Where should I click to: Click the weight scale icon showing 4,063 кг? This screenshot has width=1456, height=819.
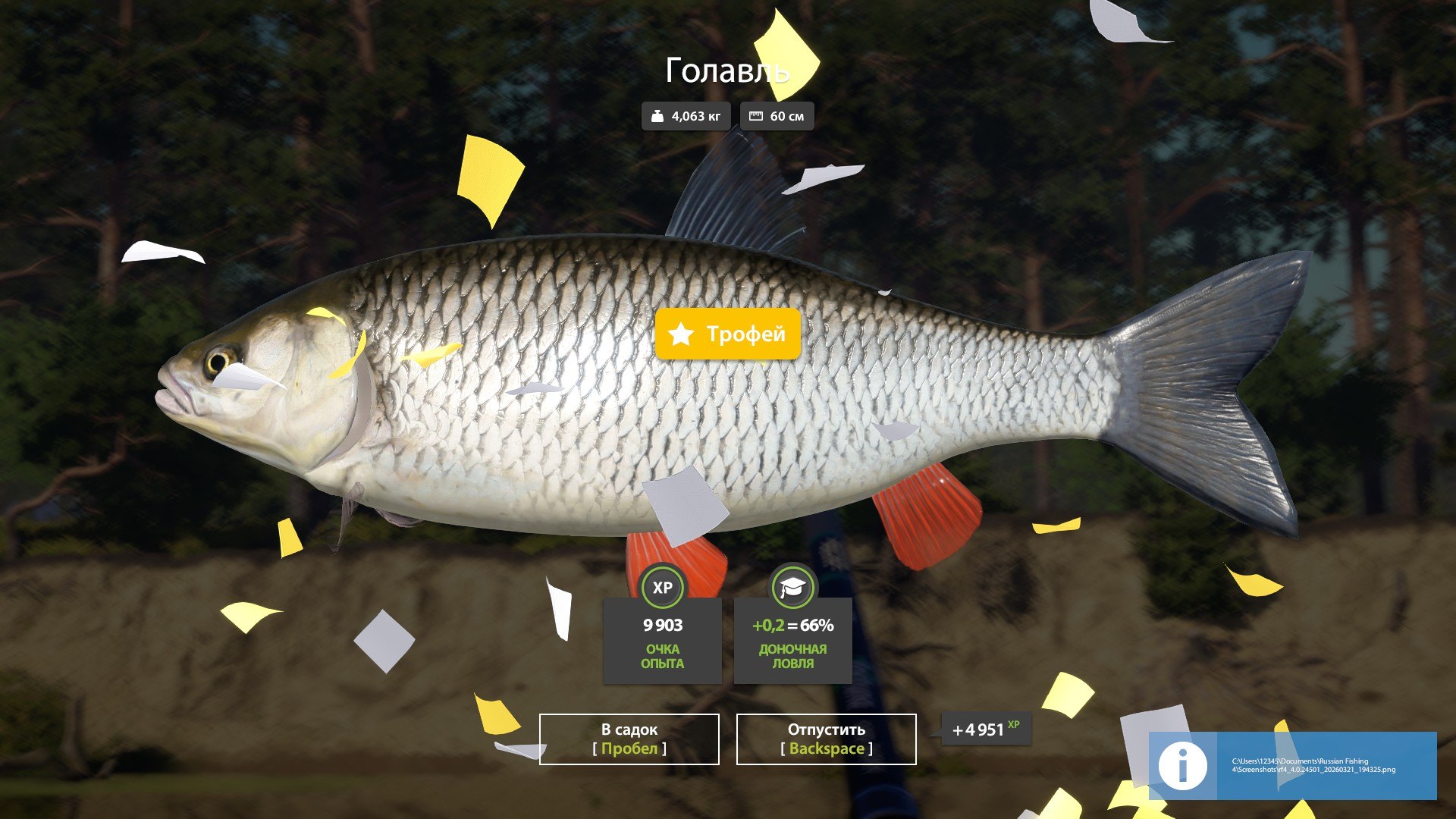(x=659, y=115)
